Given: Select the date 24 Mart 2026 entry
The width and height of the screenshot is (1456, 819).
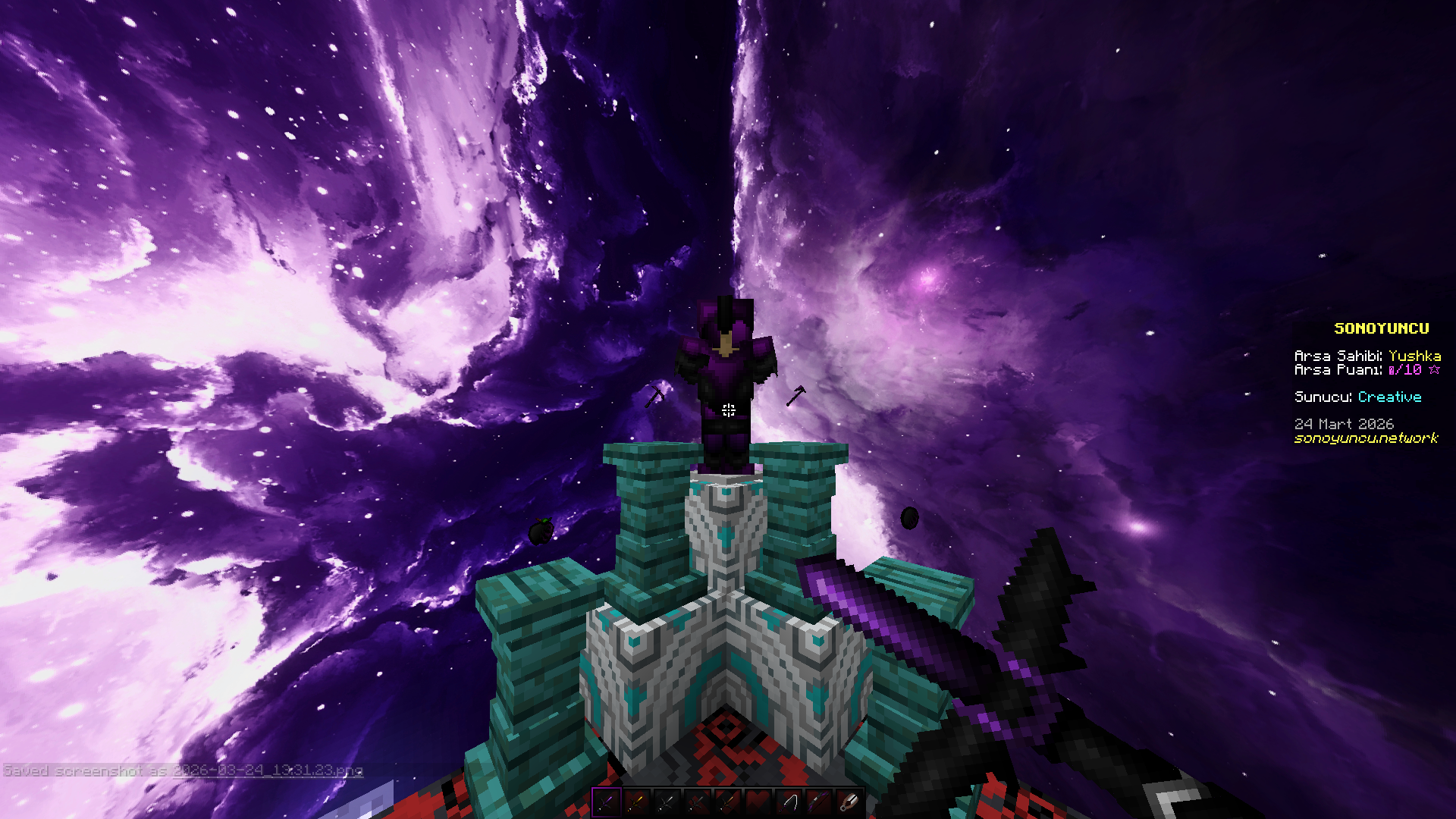Looking at the screenshot, I should (x=1345, y=423).
